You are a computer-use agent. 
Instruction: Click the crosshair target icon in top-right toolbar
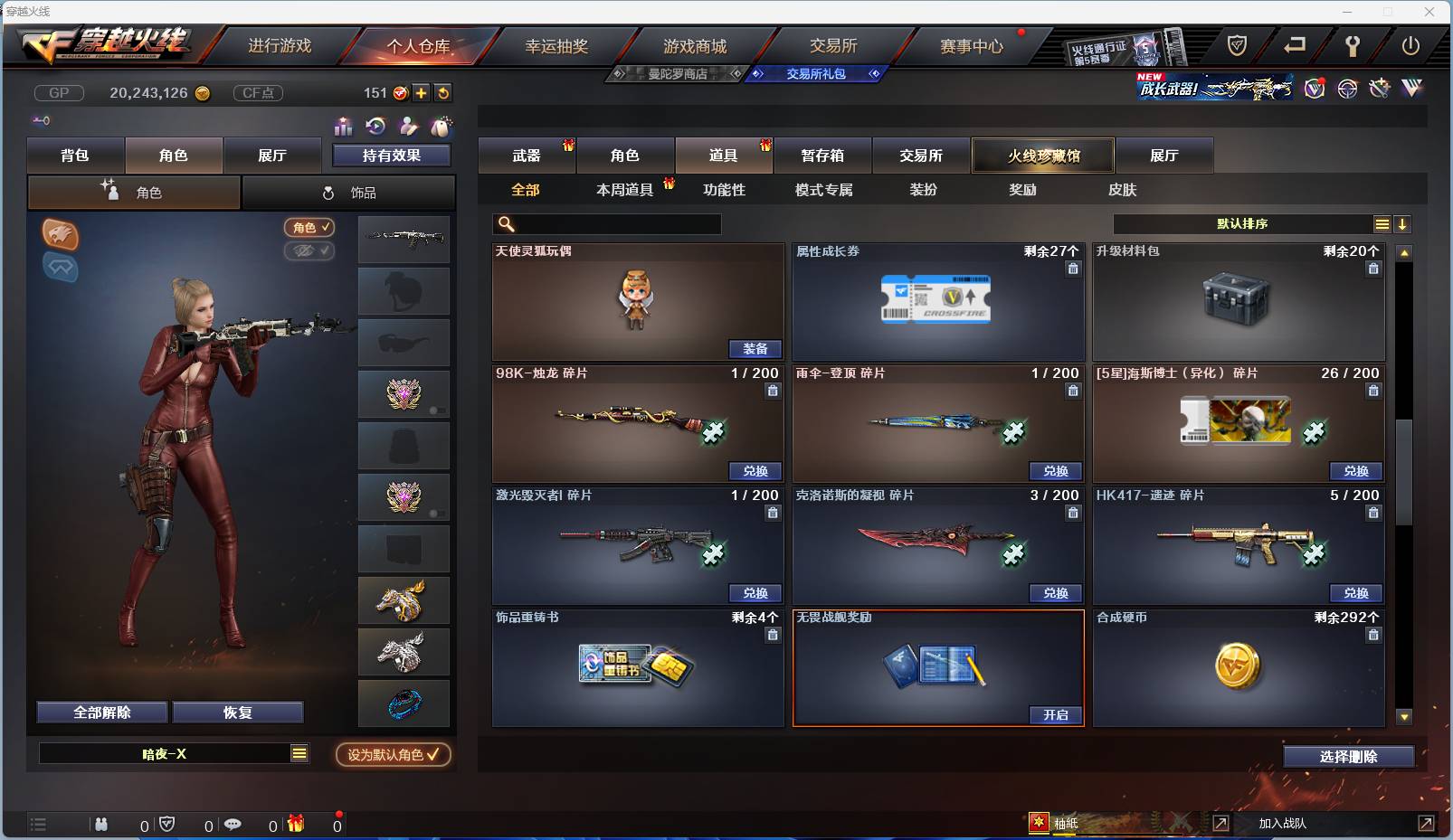tap(1347, 89)
